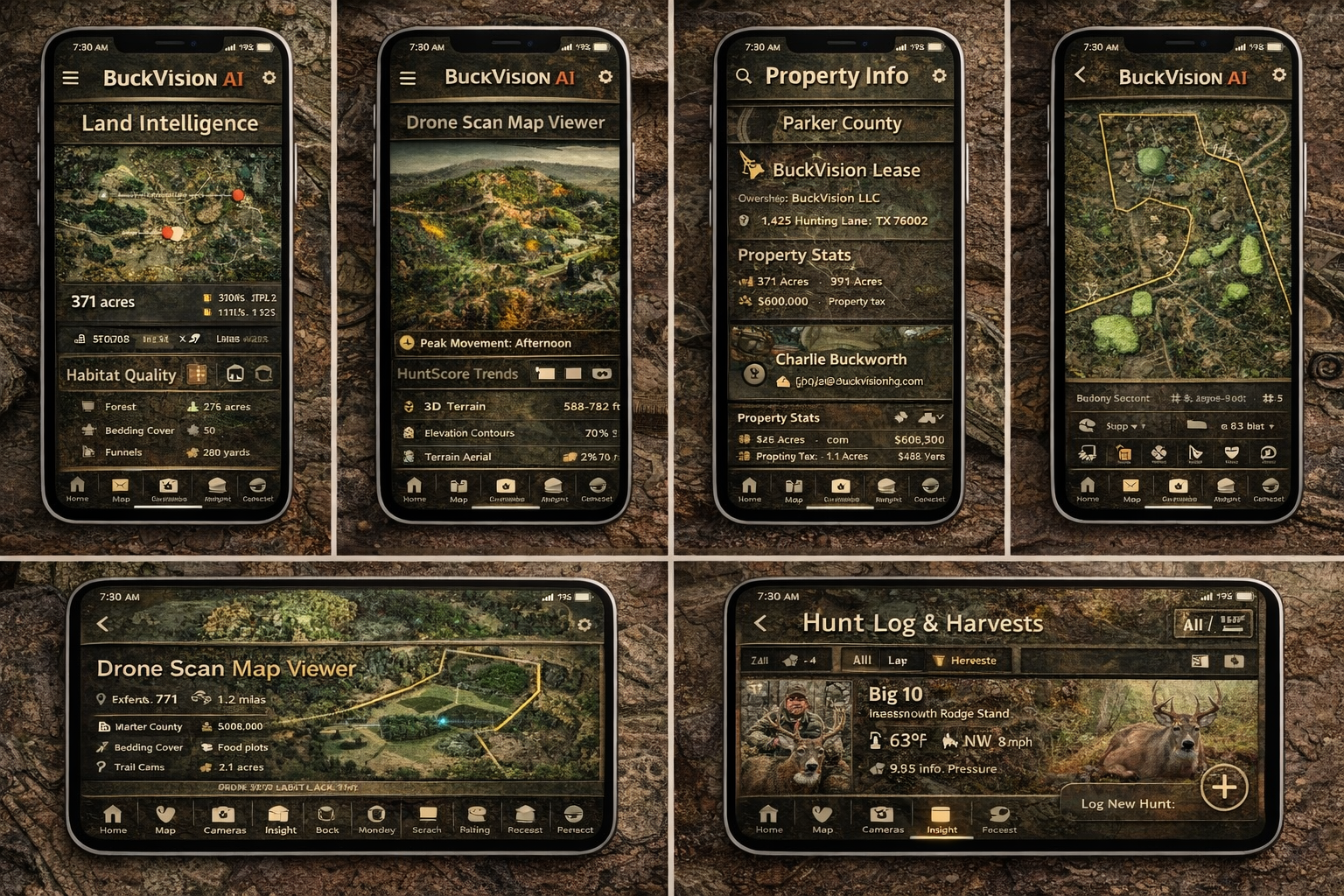1344x896 pixels.
Task: Open settings gear on Drone Scan Map Viewer
Action: [605, 77]
